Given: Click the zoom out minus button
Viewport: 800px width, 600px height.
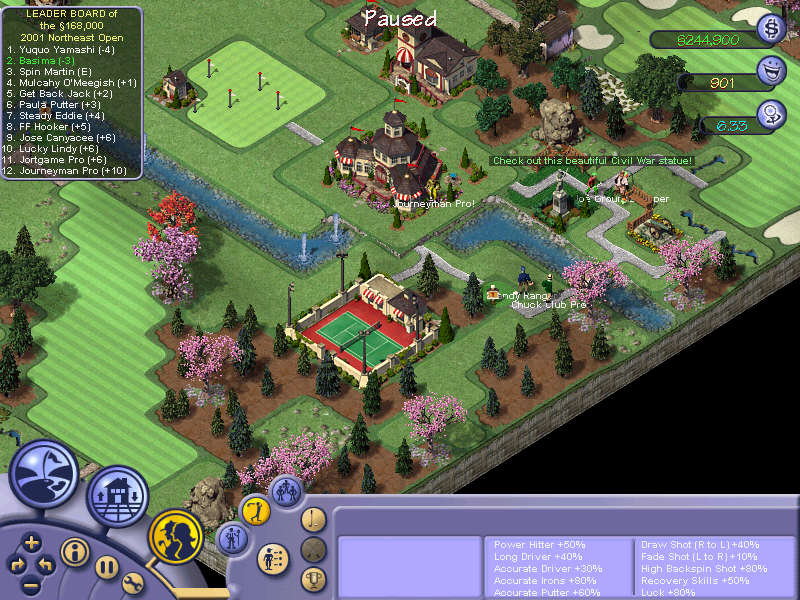Looking at the screenshot, I should [x=32, y=583].
